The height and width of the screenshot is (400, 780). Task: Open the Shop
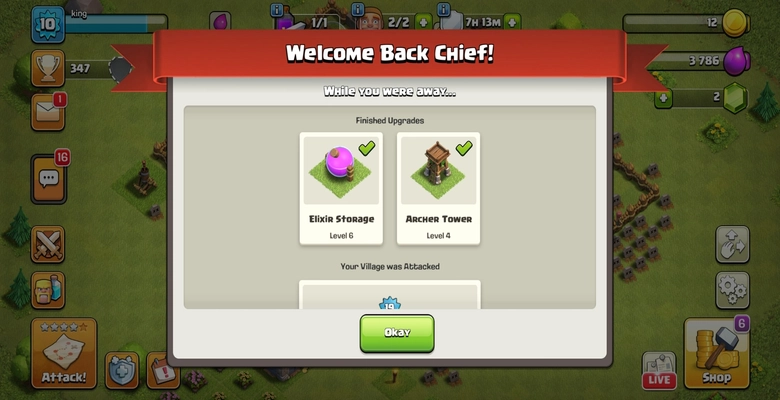(716, 354)
